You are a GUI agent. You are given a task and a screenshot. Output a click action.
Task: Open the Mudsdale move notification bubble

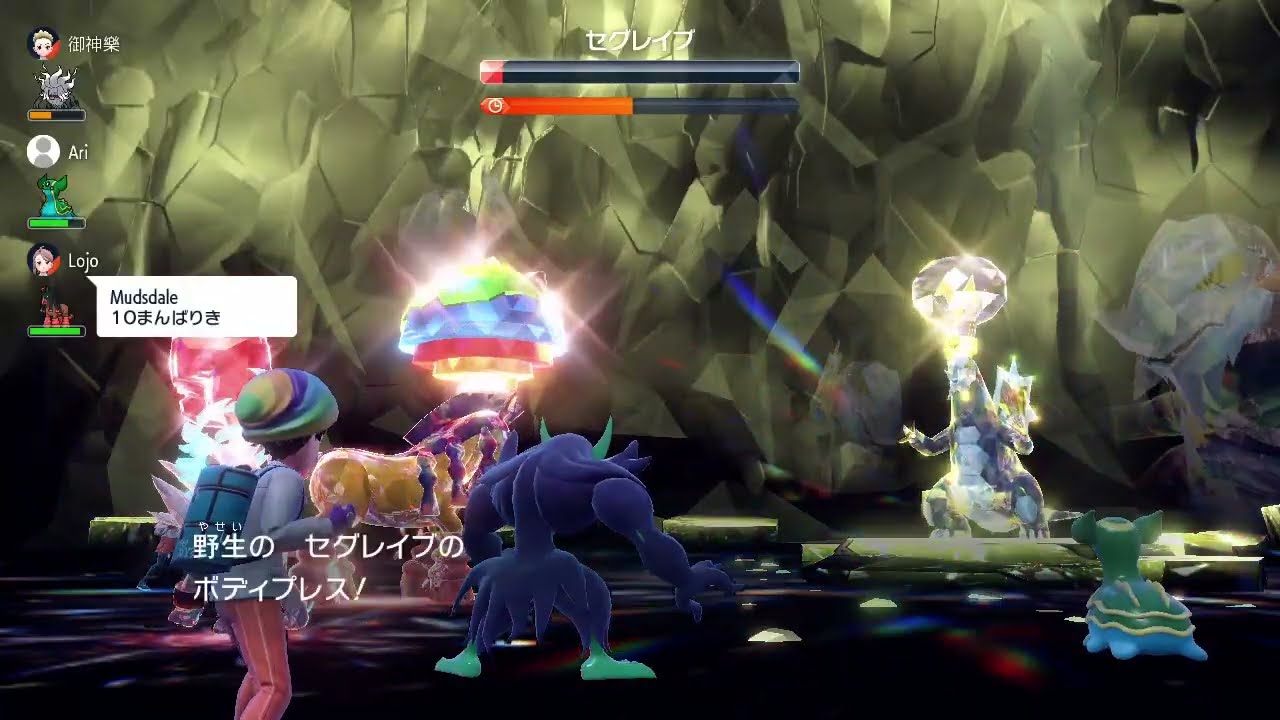(197, 306)
